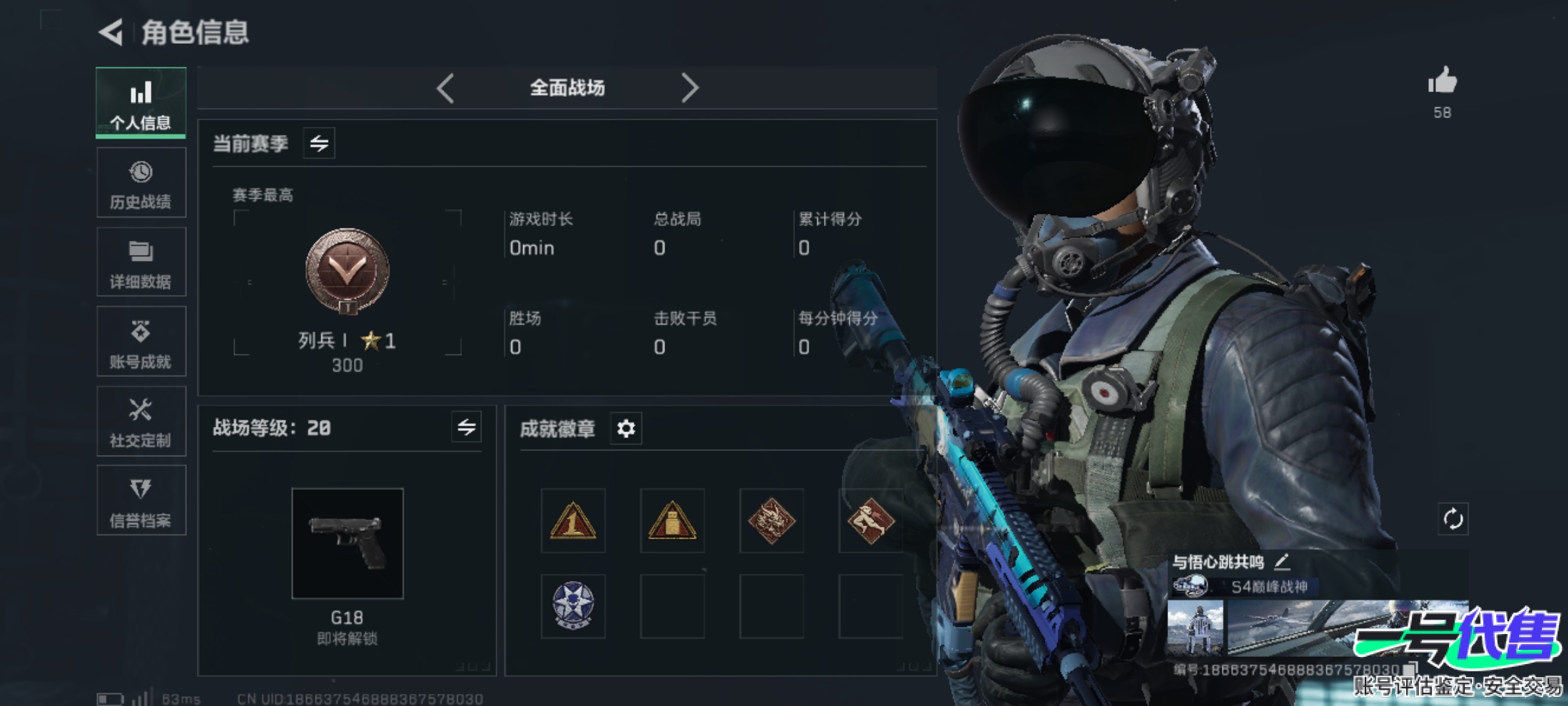This screenshot has width=1568, height=706.
Task: Click the left arrow beside 全面战场
Action: point(446,88)
